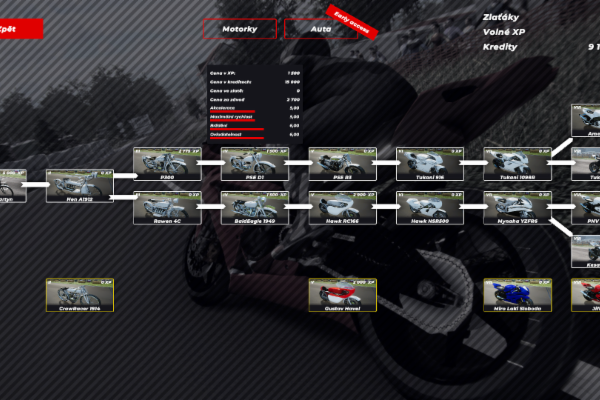The image size is (600, 400).
Task: Choose the P300 motorcycle tile
Action: pos(167,164)
